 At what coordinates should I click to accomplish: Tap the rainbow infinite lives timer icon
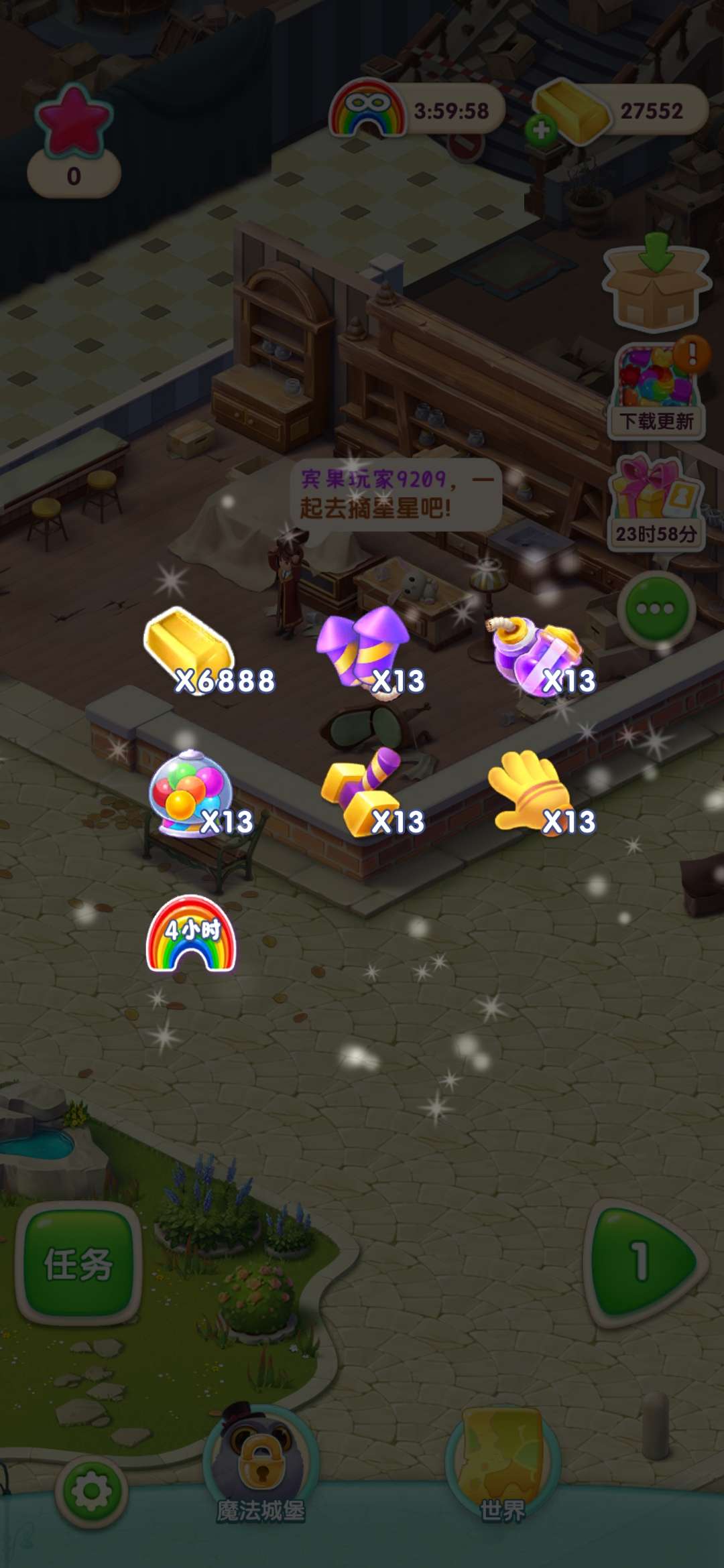pyautogui.click(x=367, y=109)
